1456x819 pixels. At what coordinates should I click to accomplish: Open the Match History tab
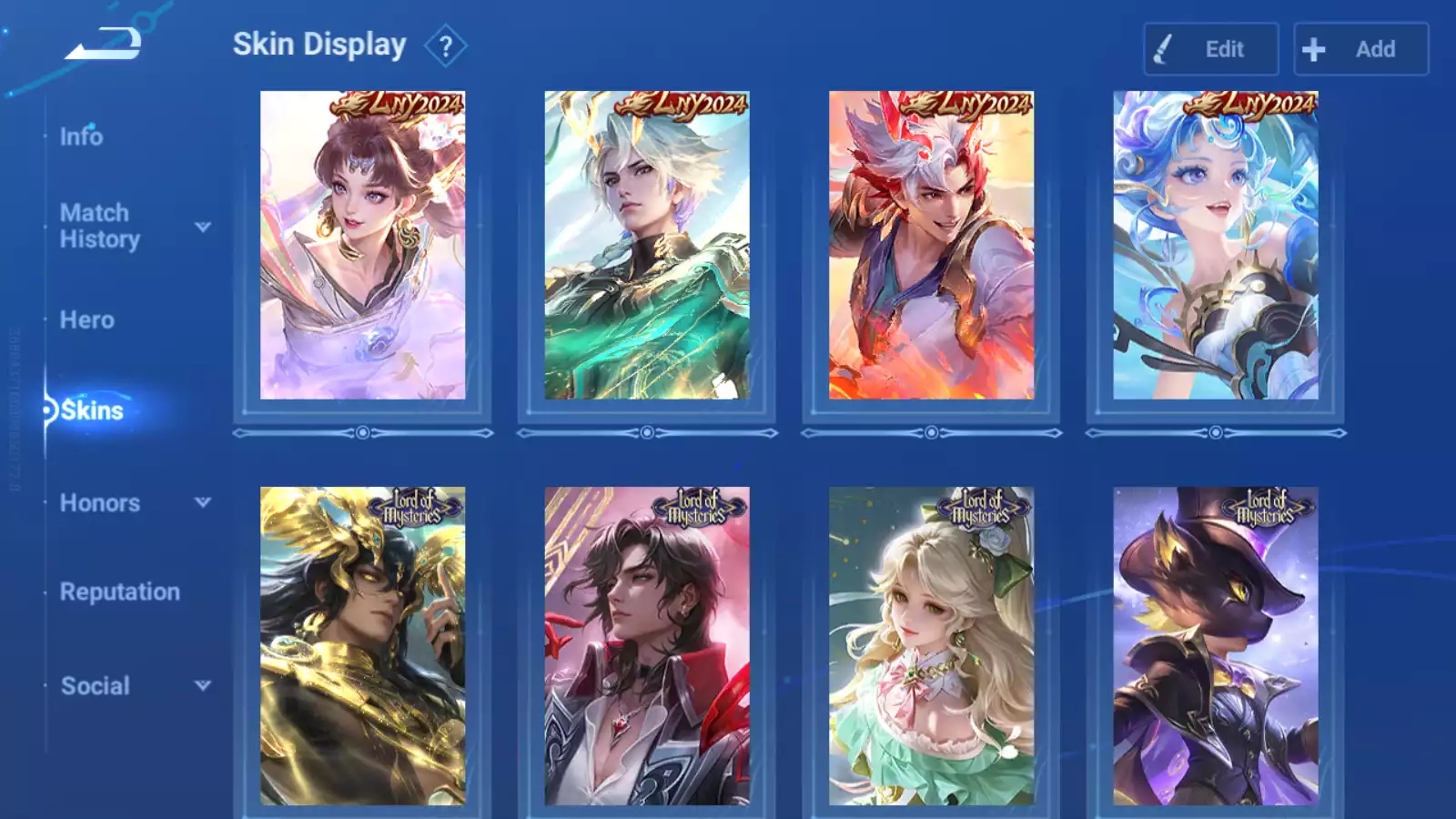click(99, 226)
